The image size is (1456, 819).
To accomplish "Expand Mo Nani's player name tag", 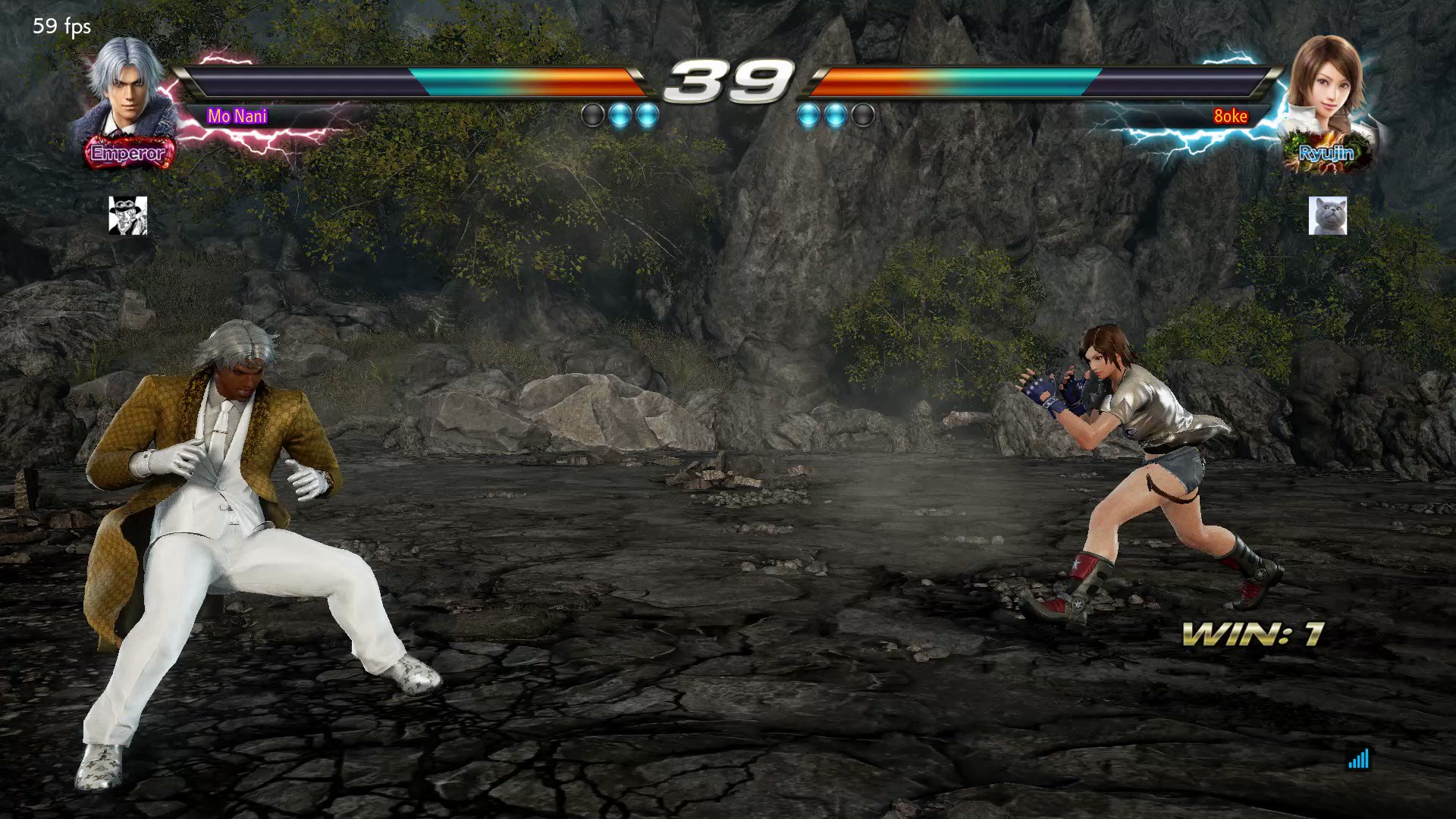I will point(238,116).
